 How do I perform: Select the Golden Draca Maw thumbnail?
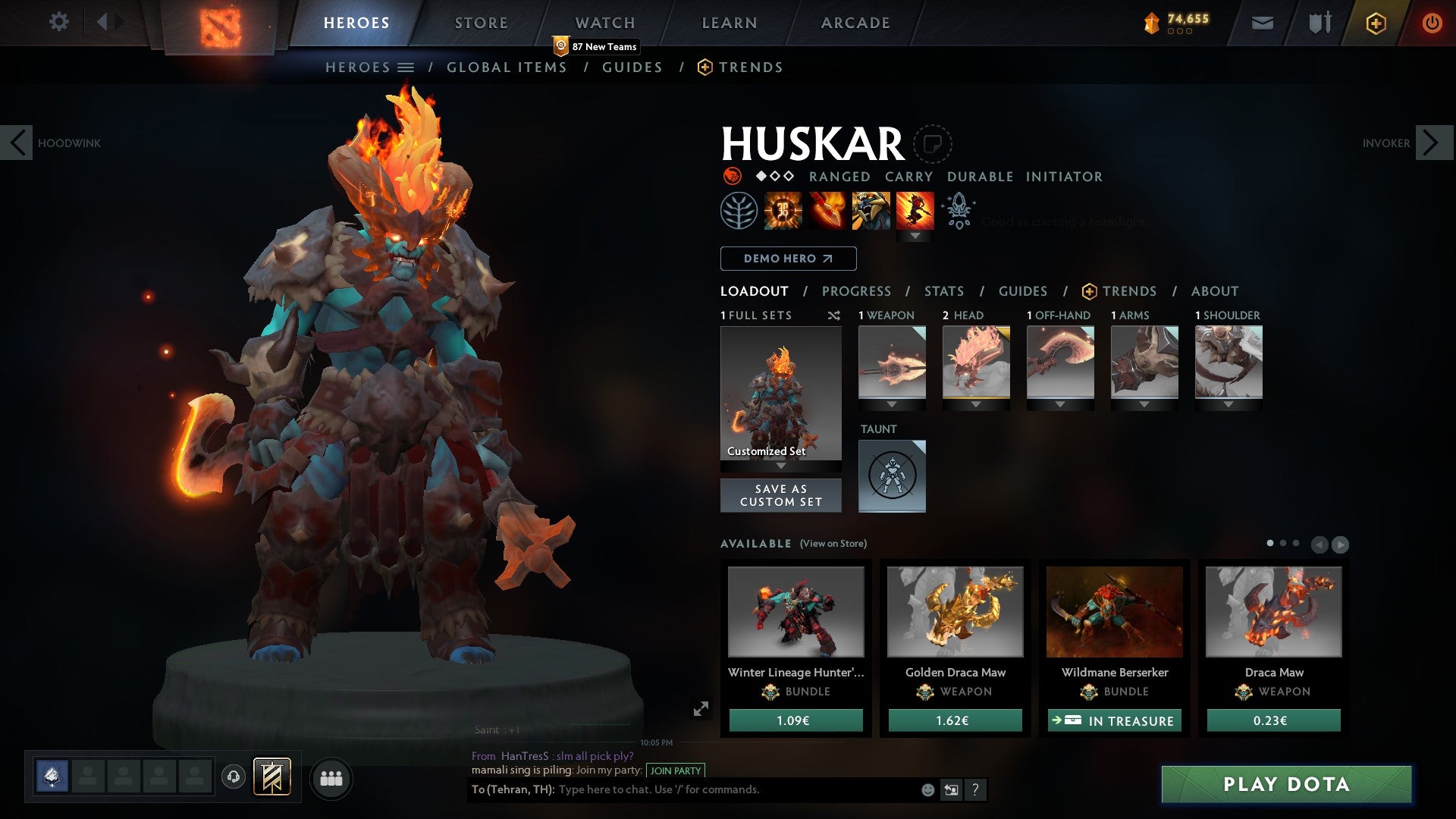[x=954, y=611]
